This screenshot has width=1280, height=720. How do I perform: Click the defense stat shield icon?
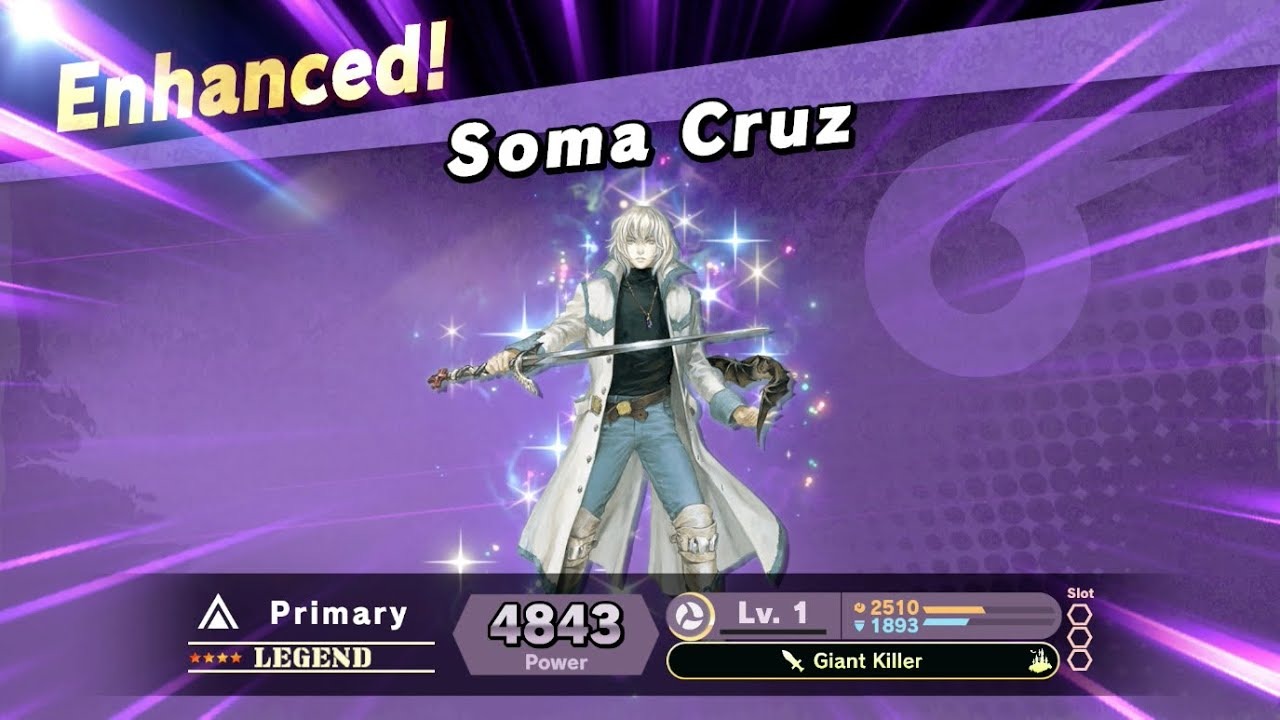pyautogui.click(x=859, y=623)
